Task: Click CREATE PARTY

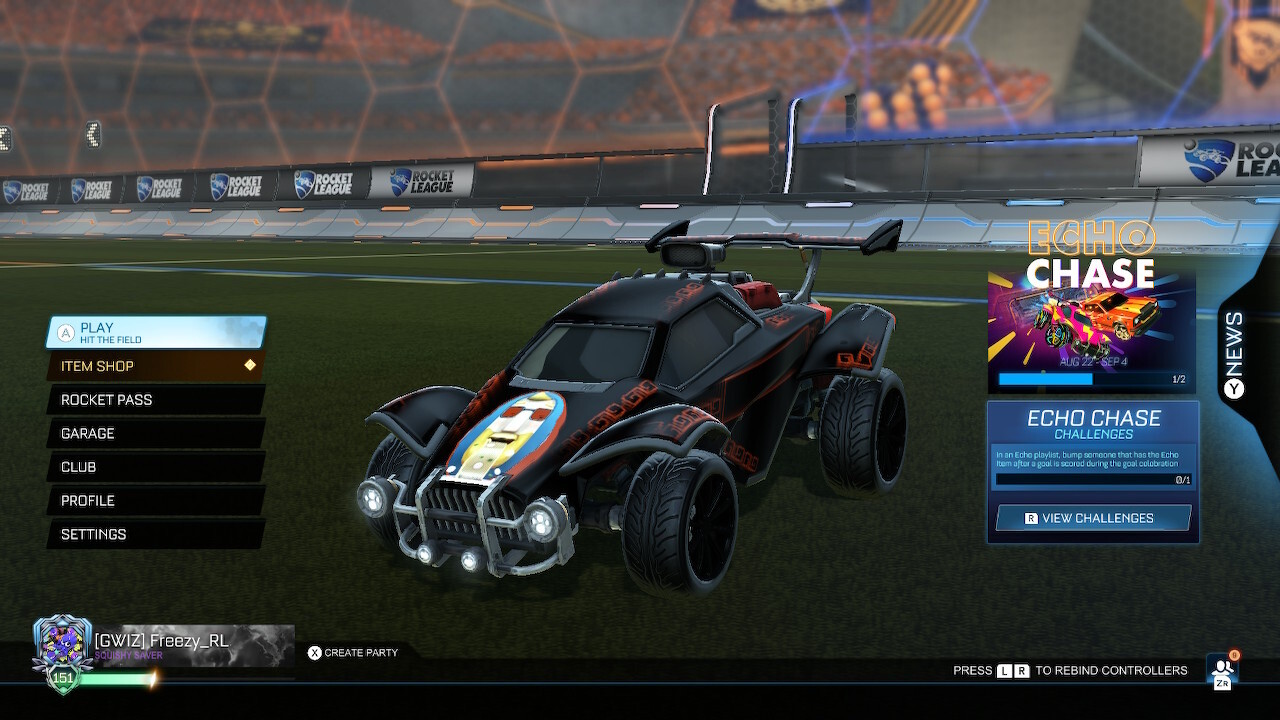Action: pos(363,653)
